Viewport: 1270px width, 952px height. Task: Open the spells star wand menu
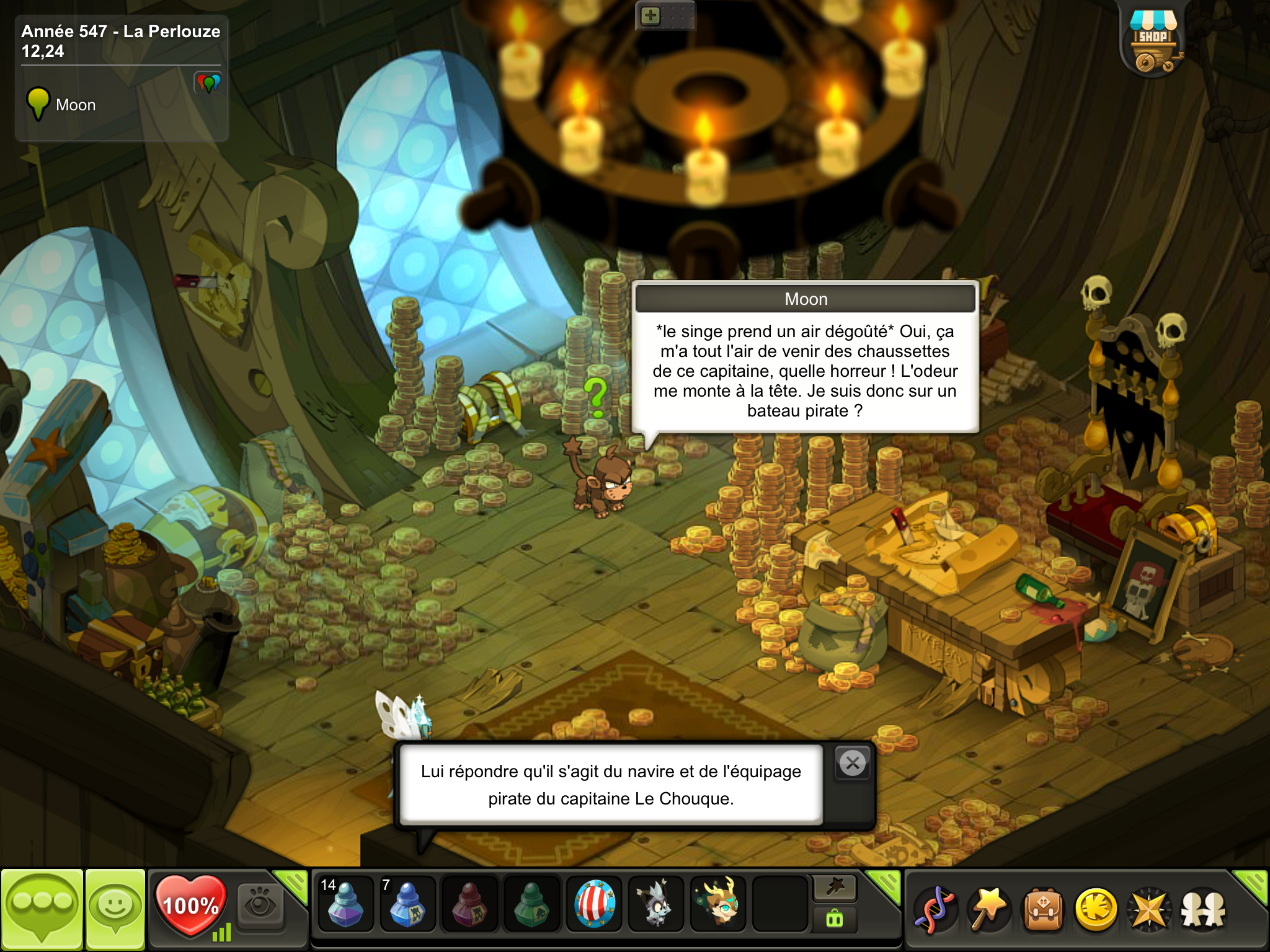(x=990, y=910)
